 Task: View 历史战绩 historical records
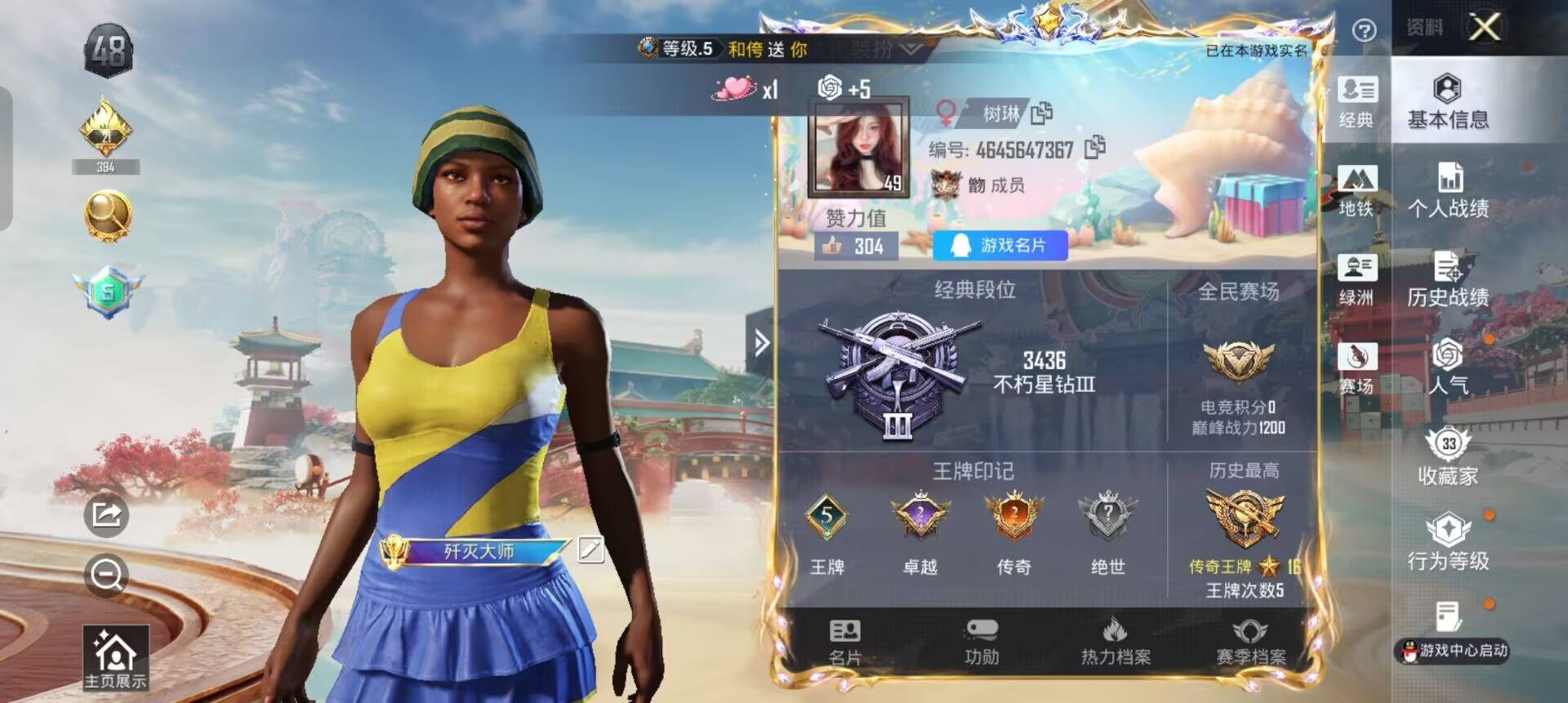[1450, 280]
